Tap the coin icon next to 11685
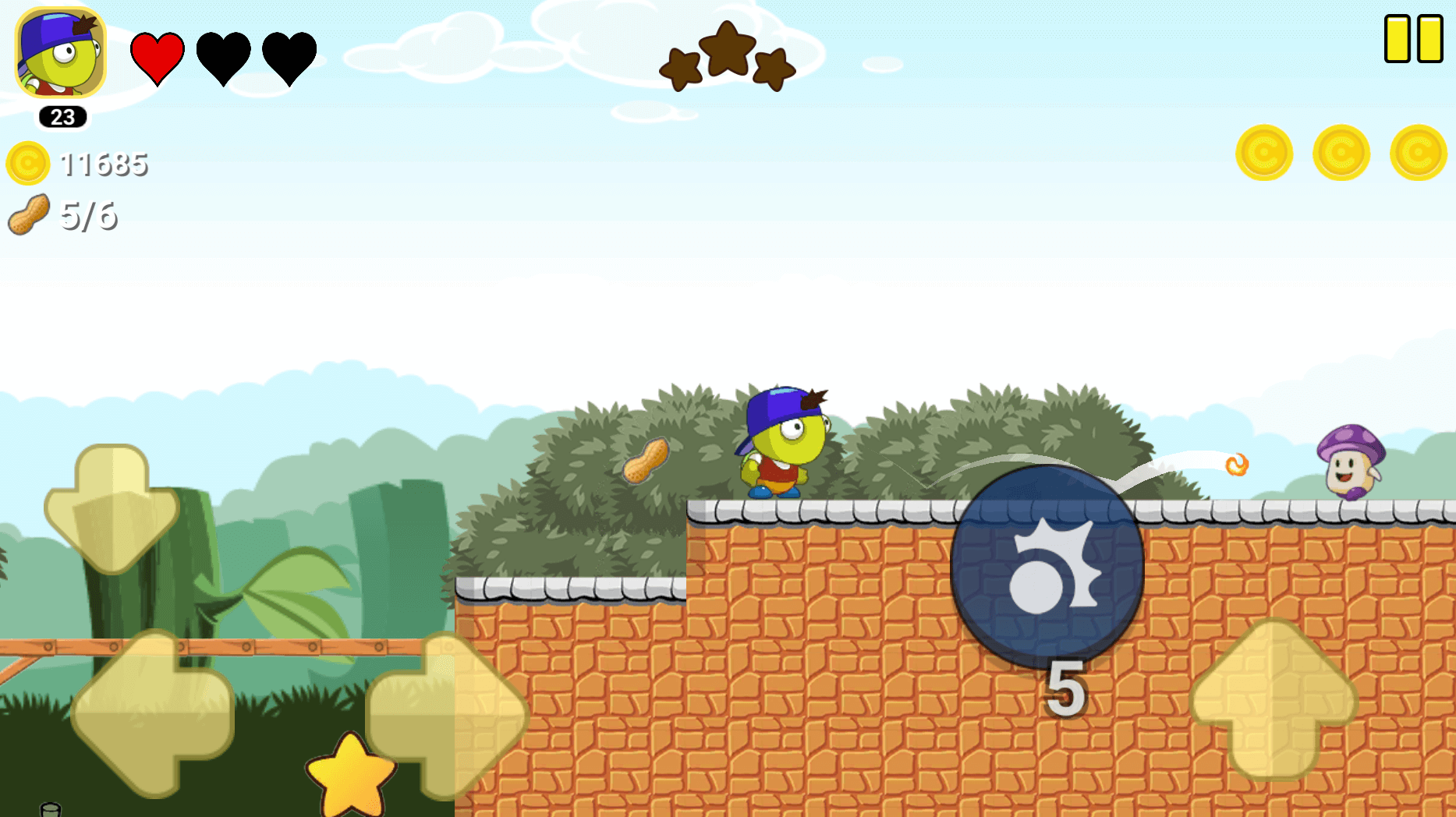The image size is (1456, 817). pyautogui.click(x=27, y=162)
